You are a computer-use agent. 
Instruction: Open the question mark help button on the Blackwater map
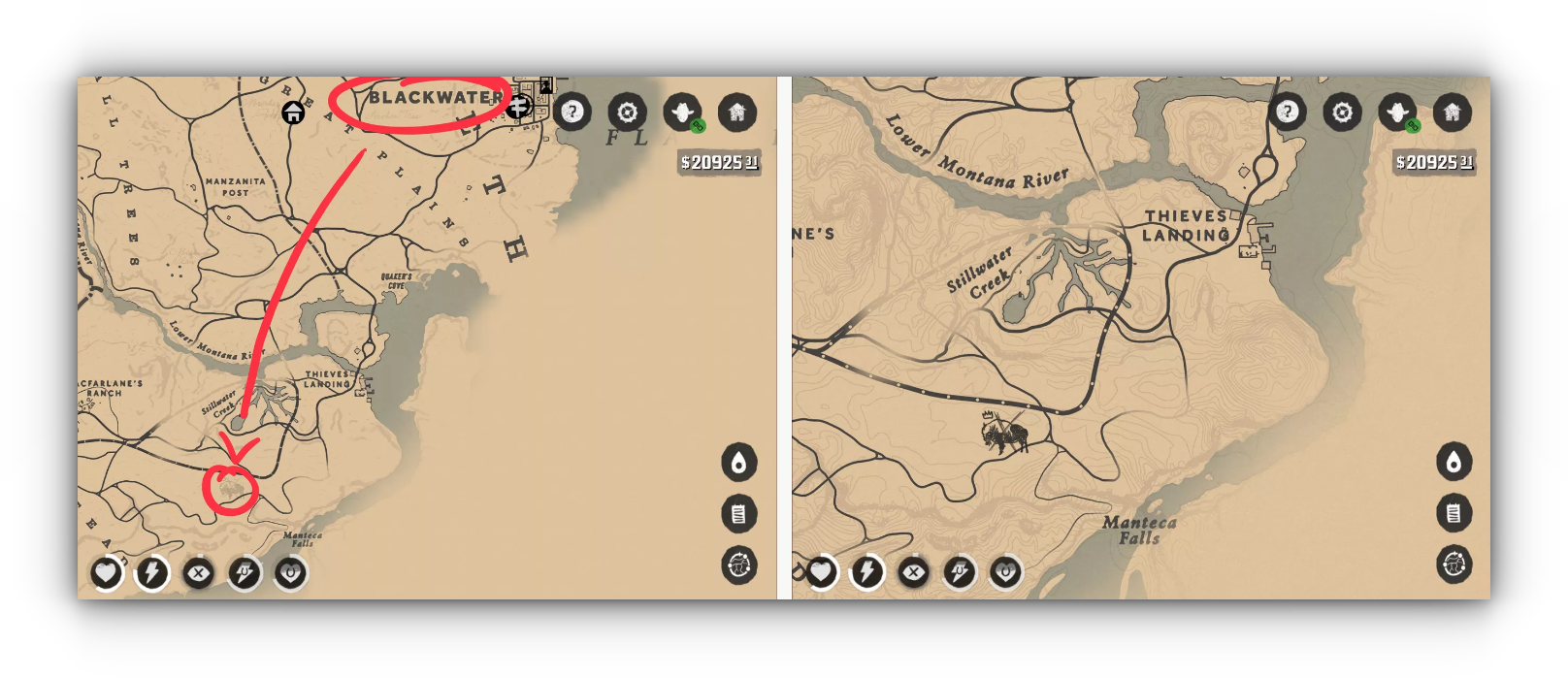point(572,113)
